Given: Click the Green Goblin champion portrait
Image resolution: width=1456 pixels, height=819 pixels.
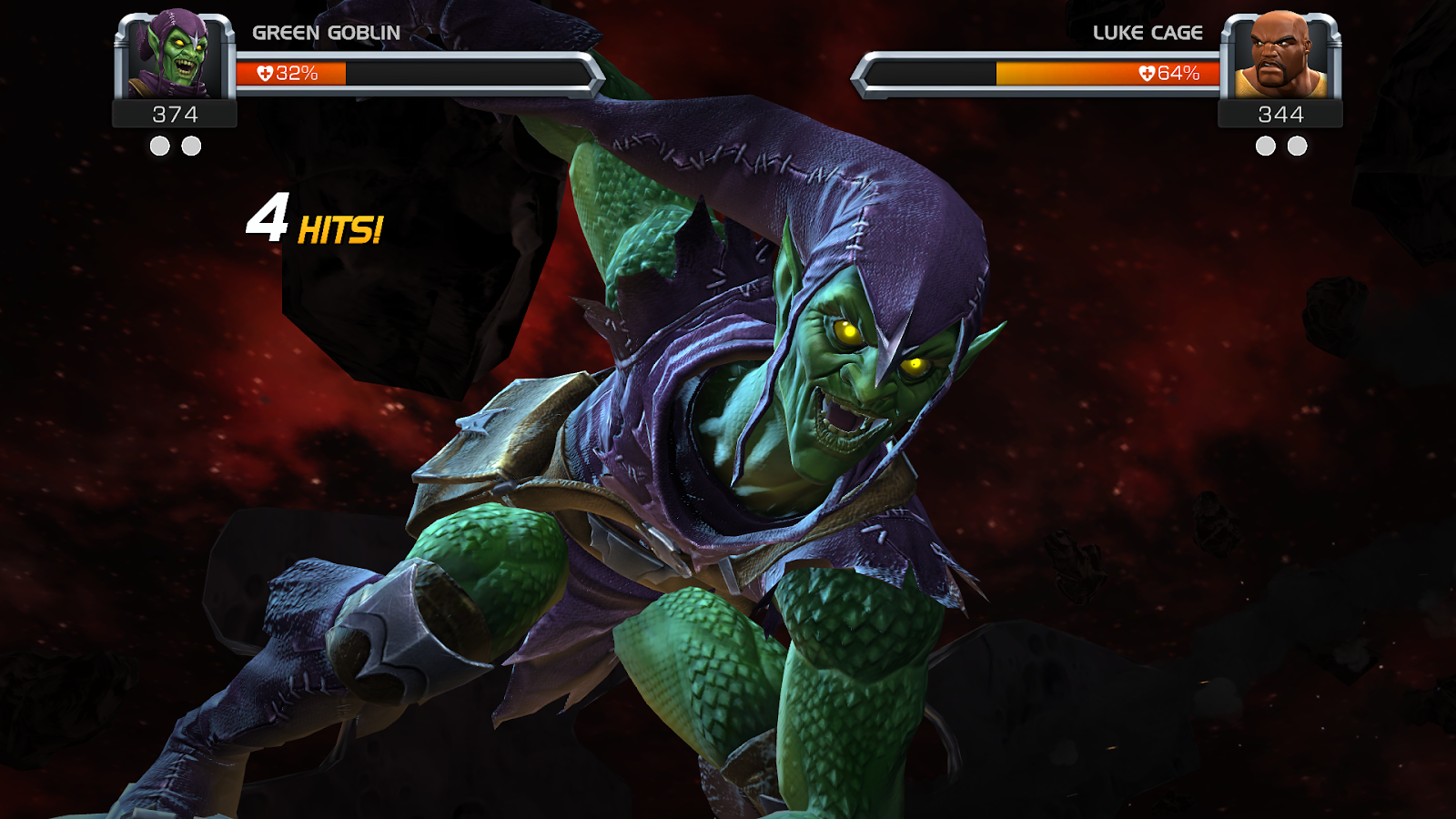Looking at the screenshot, I should tap(175, 55).
